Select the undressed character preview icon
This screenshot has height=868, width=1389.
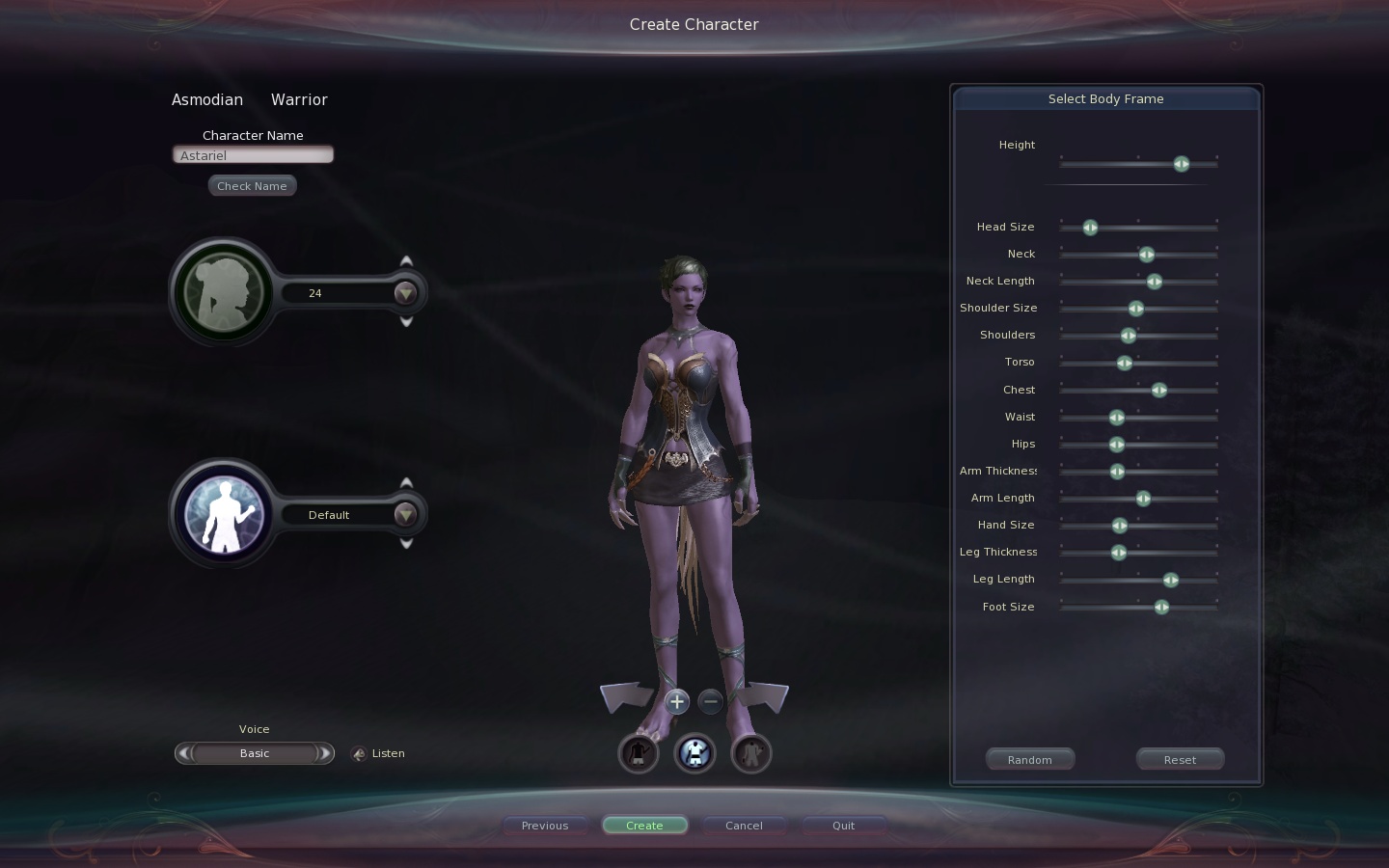[751, 753]
